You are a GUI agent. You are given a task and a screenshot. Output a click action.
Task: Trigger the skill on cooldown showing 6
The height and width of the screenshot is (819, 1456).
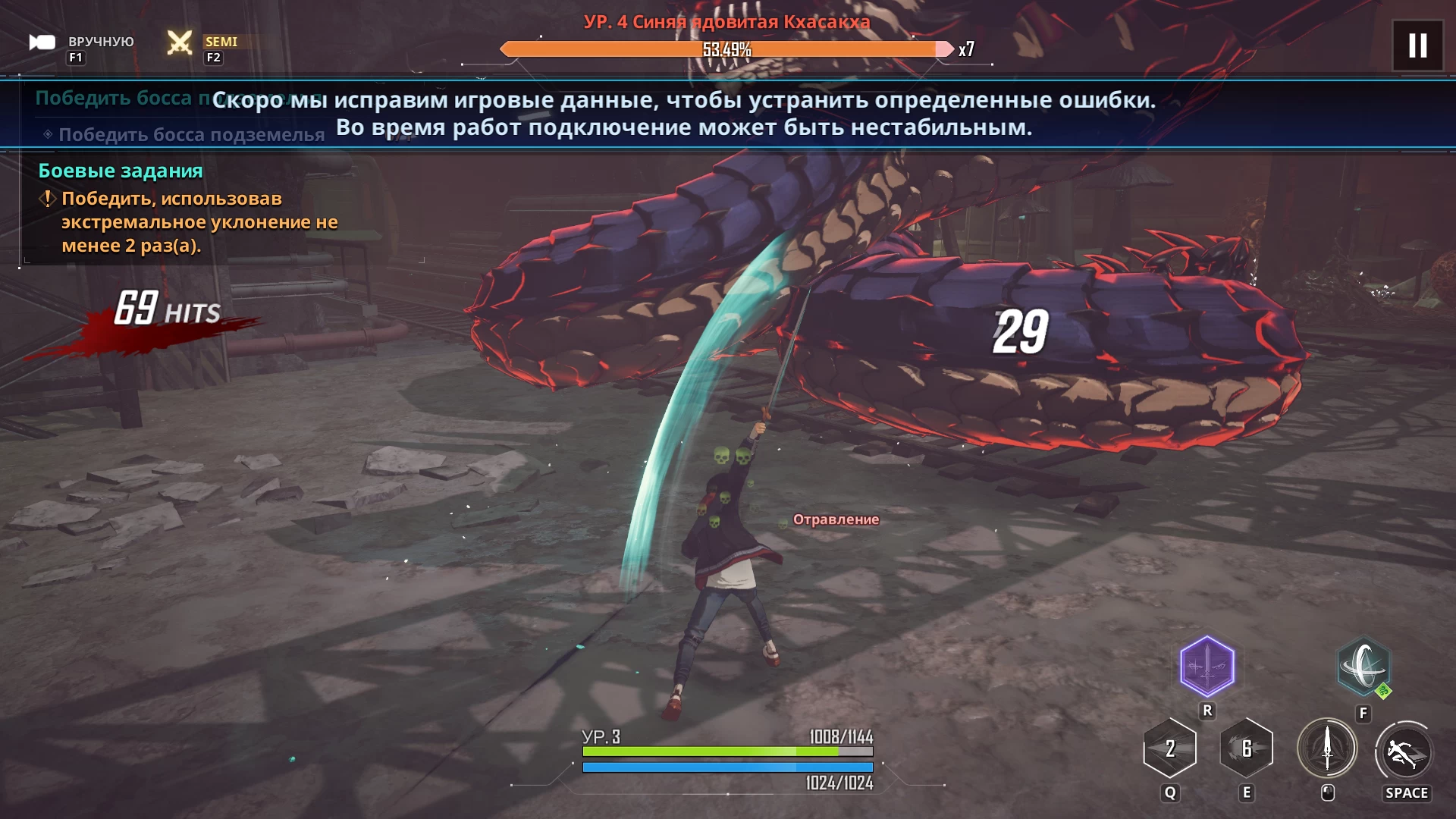click(1246, 748)
